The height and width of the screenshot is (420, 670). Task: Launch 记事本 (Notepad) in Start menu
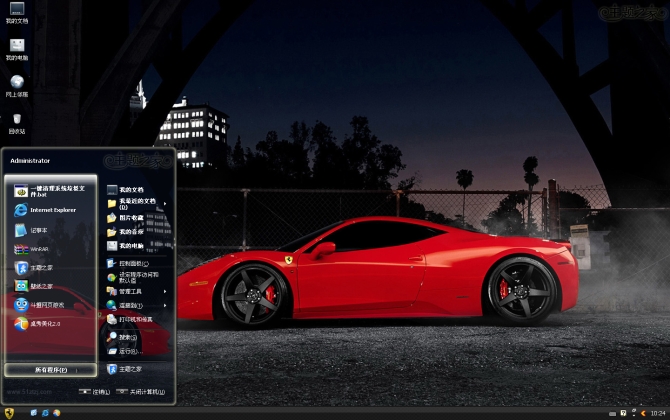(x=40, y=230)
